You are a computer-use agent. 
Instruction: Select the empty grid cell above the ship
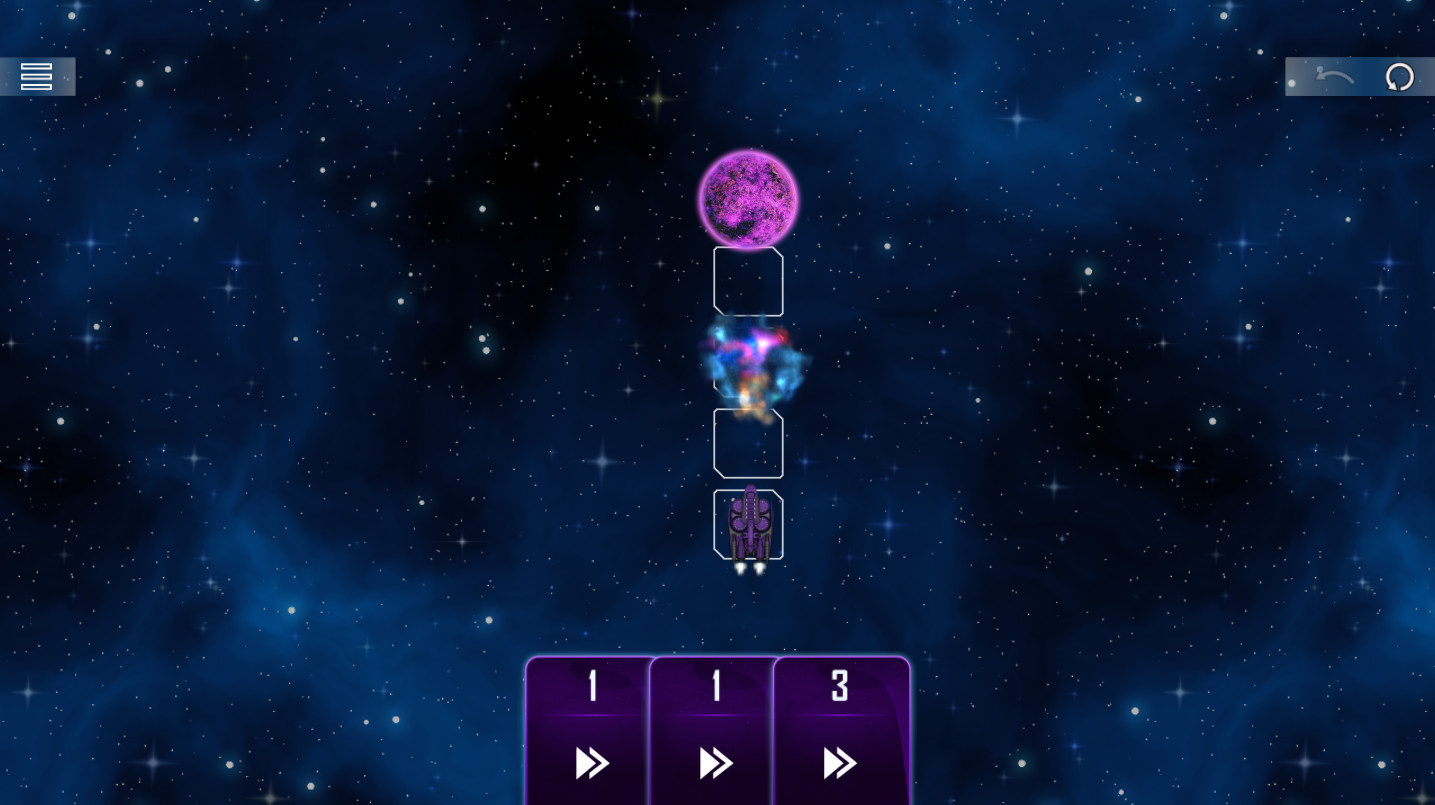[748, 443]
